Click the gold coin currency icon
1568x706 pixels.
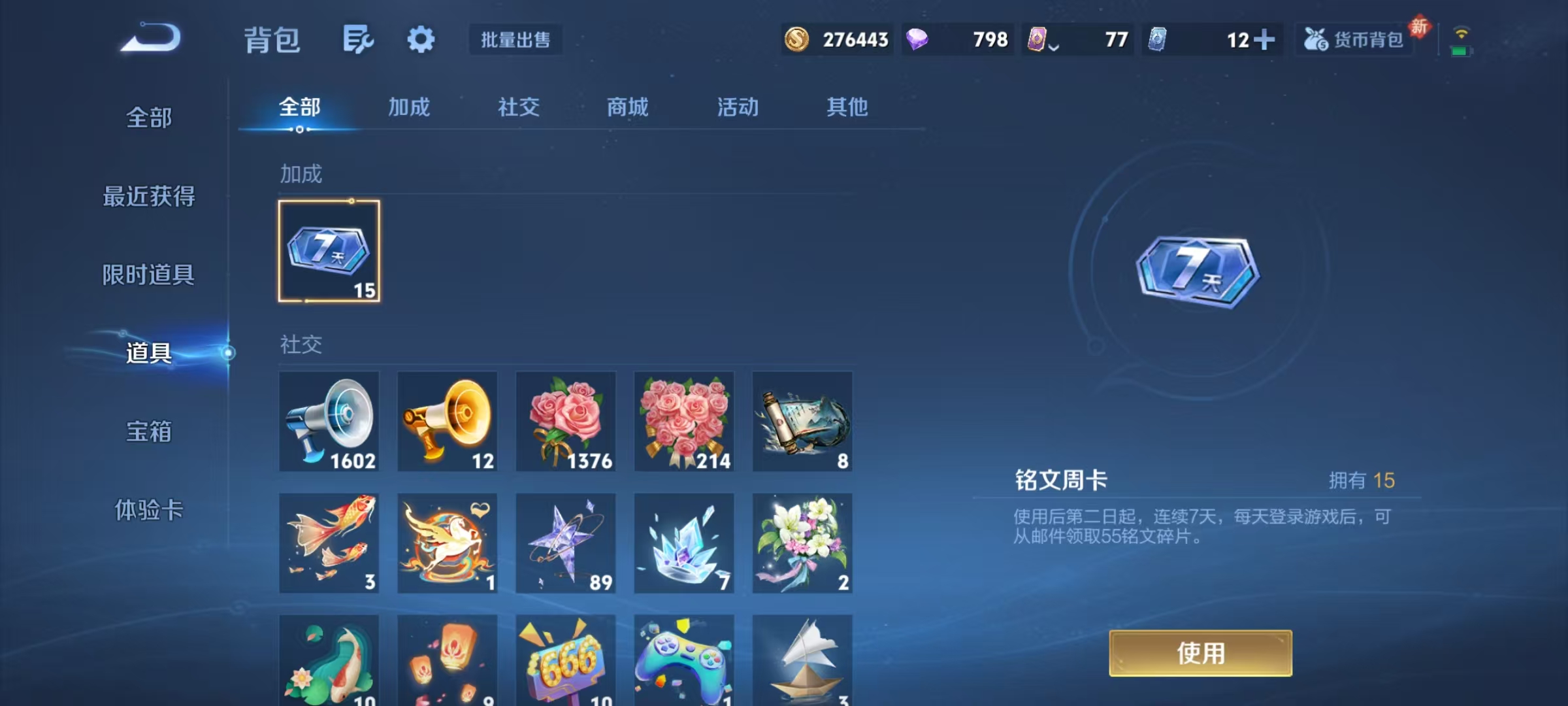[798, 40]
